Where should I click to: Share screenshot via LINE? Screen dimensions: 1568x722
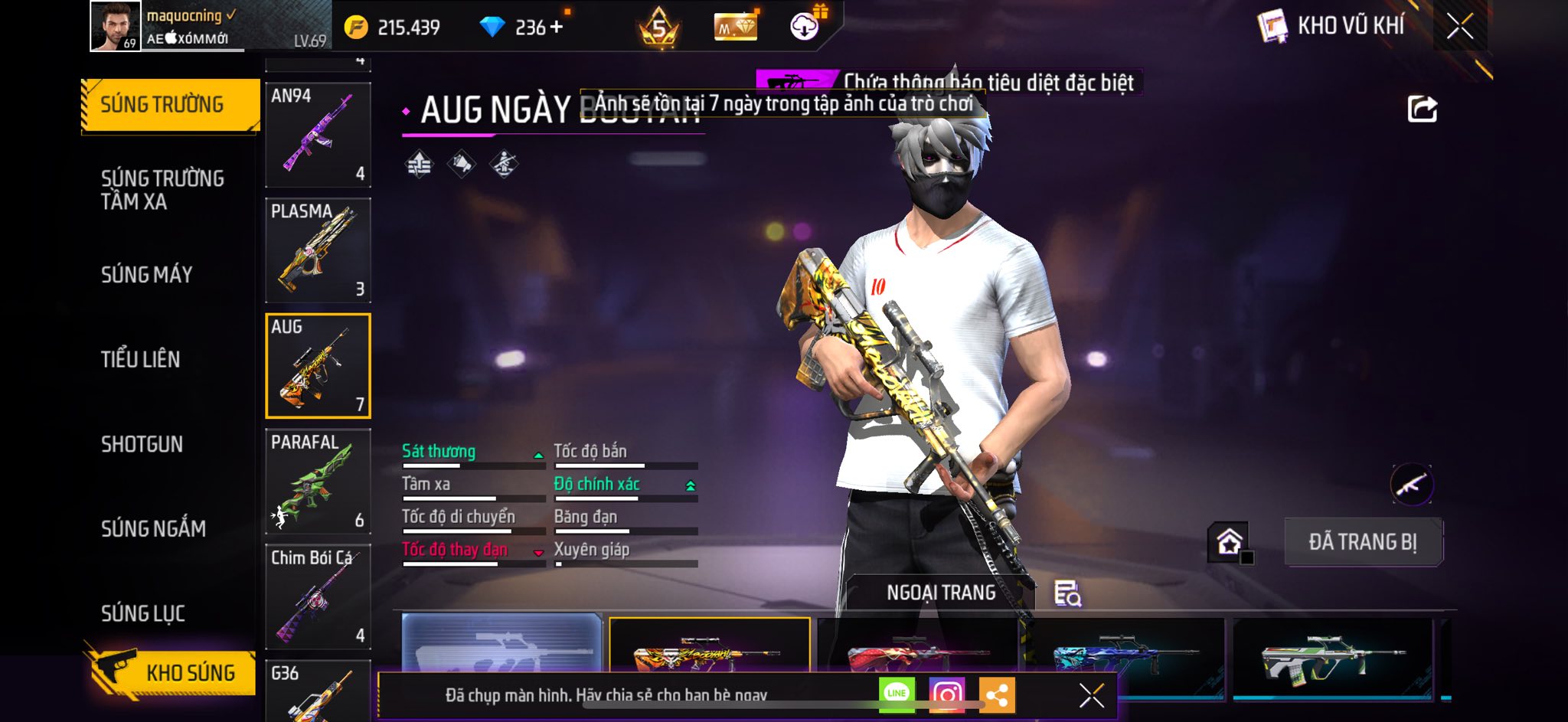(x=897, y=694)
